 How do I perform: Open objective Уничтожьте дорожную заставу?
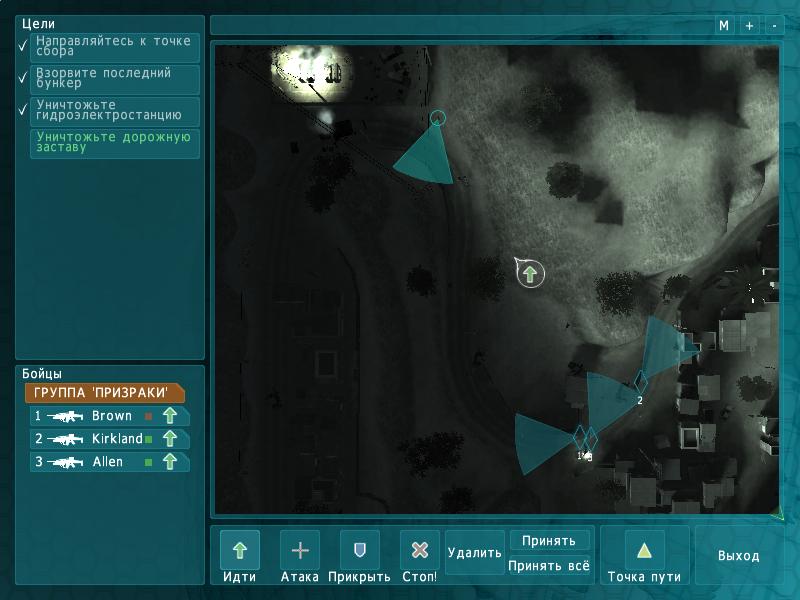point(115,143)
